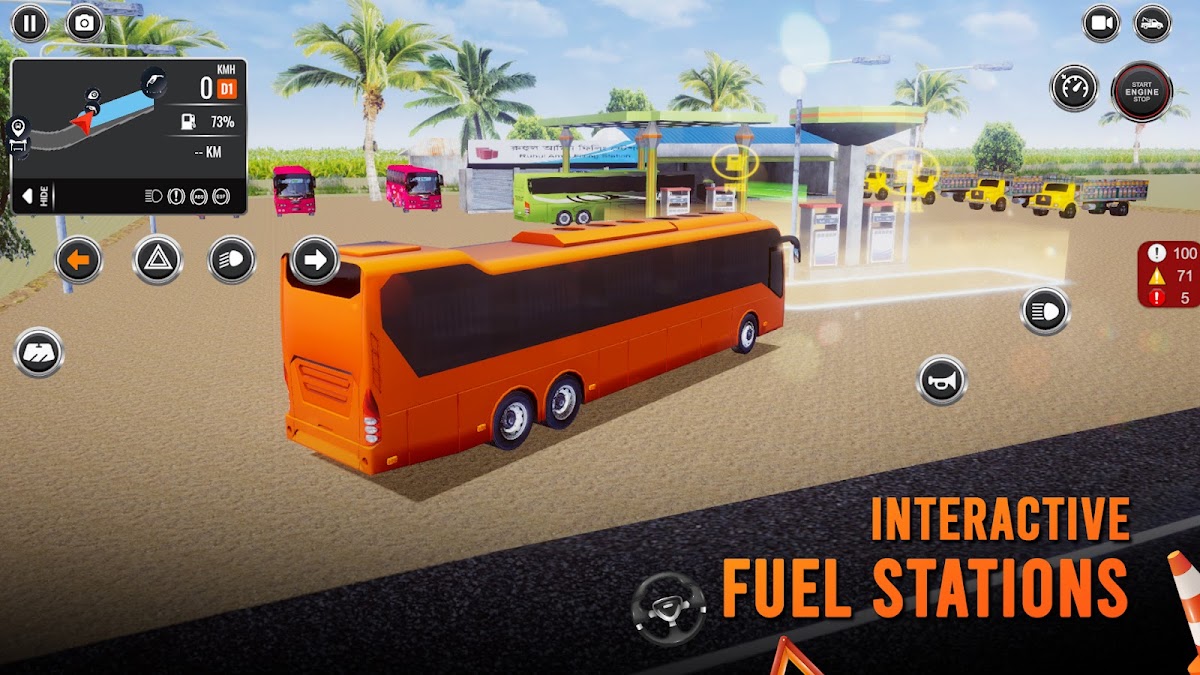Viewport: 1200px width, 675px height.
Task: Toggle the high beam above the horn
Action: click(1045, 311)
